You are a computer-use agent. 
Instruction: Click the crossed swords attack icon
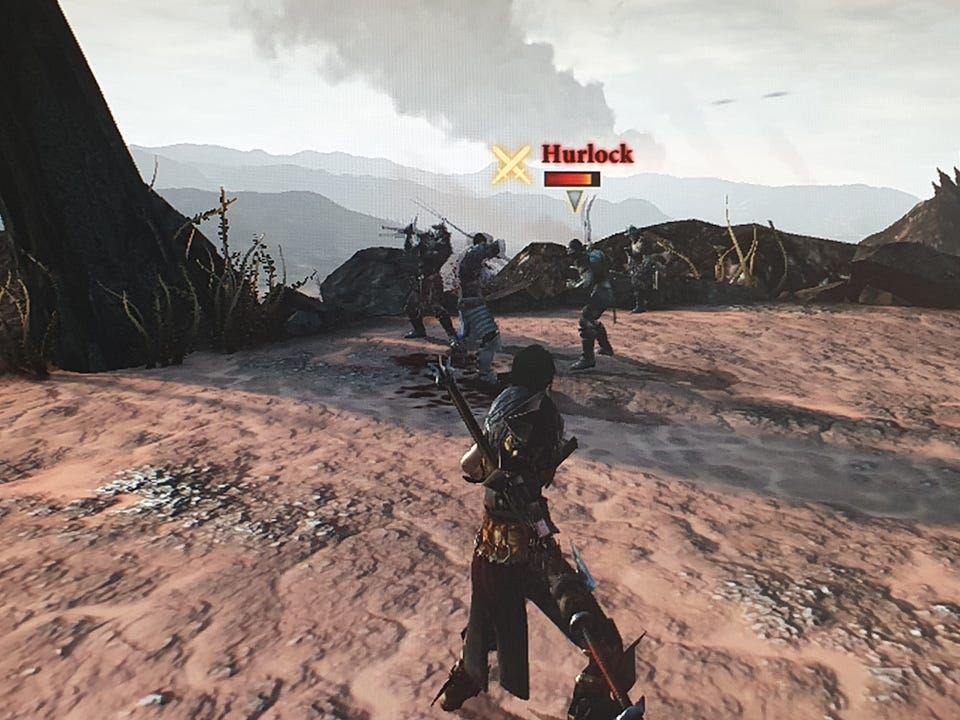(x=511, y=165)
